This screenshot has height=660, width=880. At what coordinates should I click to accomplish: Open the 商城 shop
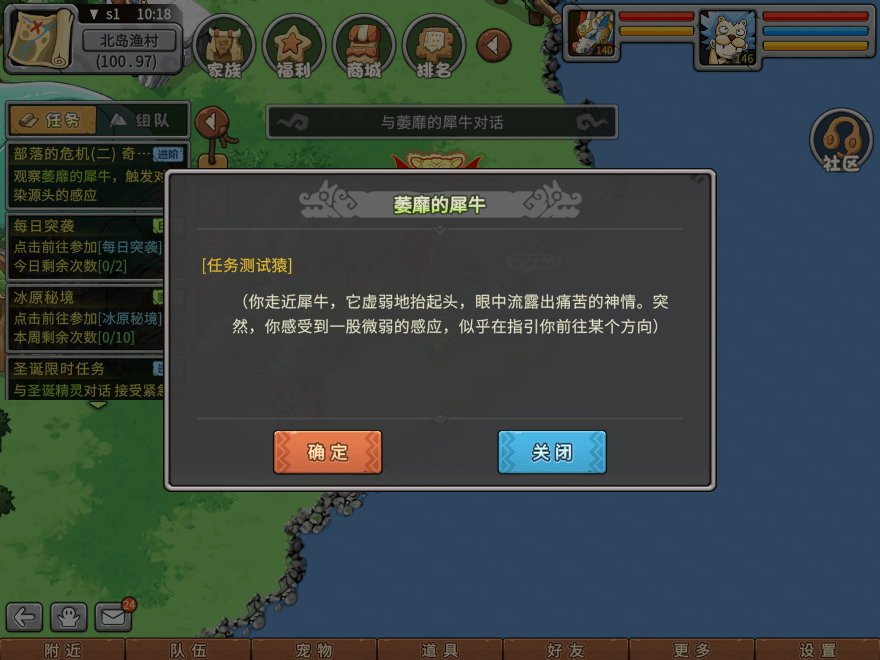point(364,47)
